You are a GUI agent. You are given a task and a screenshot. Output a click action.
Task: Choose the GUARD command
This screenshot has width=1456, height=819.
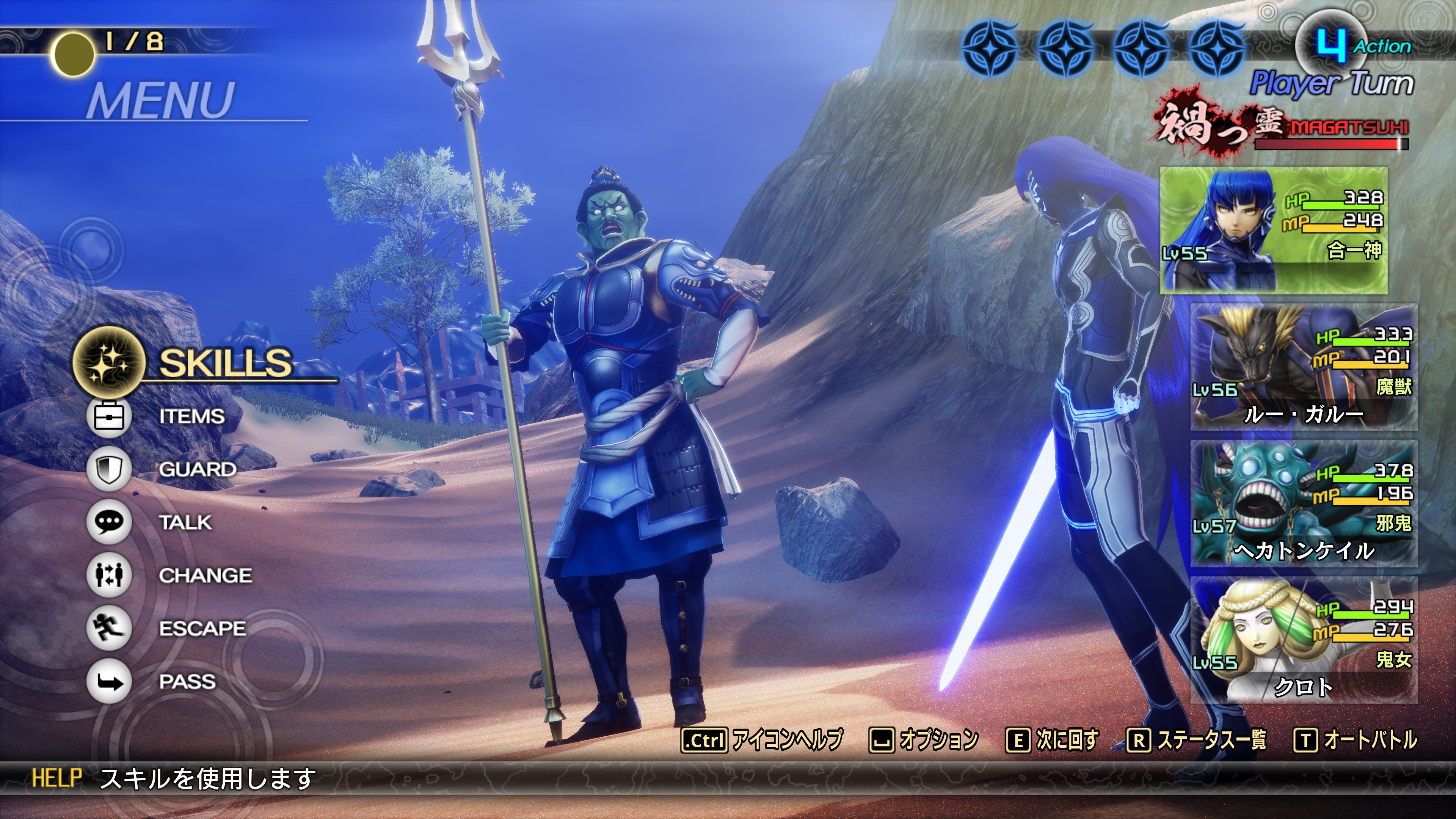coord(197,469)
